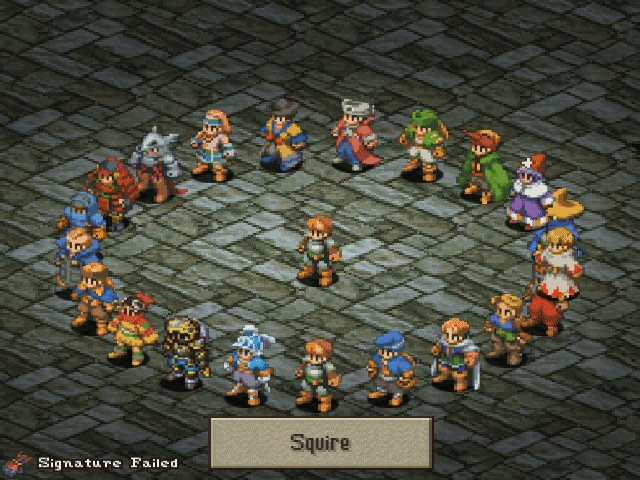This screenshot has width=640, height=480.
Task: Pick the job figure in dark gold armor
Action: click(x=185, y=350)
